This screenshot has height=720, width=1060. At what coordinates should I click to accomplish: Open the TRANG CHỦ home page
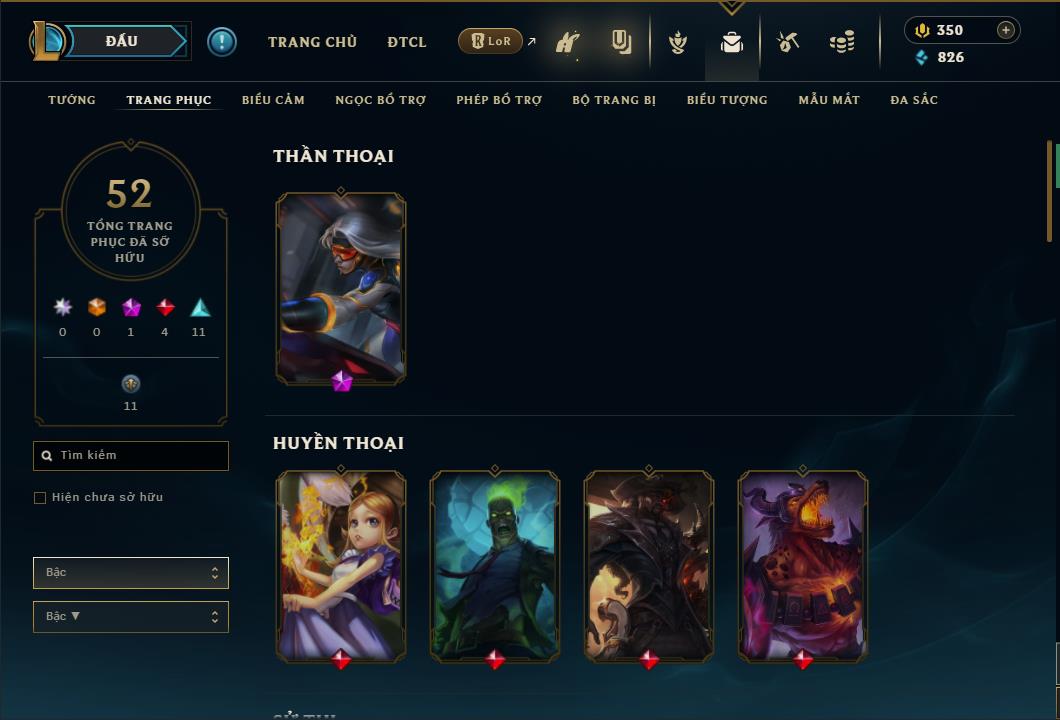[312, 42]
